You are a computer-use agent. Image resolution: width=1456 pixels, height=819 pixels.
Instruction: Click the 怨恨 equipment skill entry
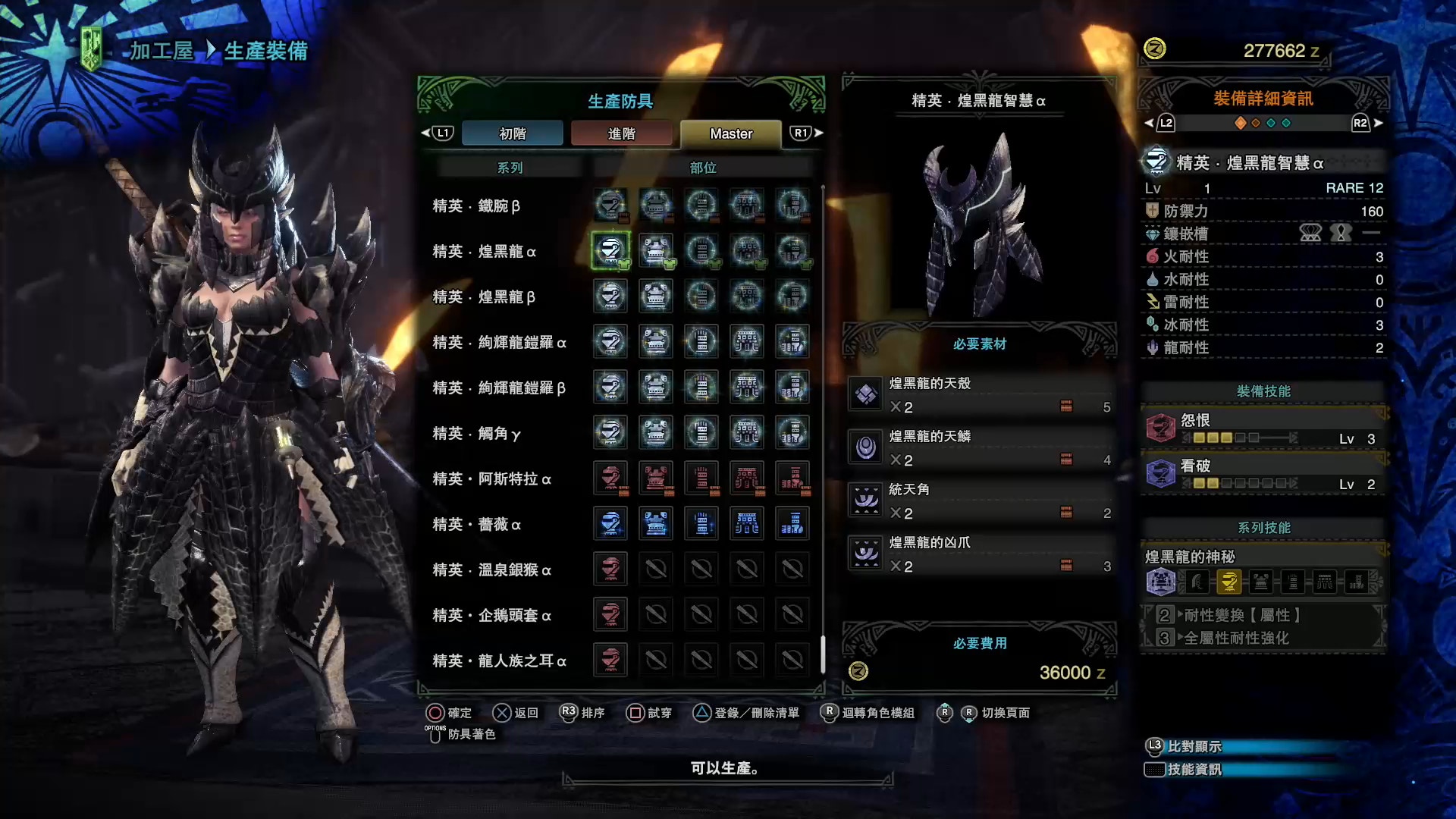1263,428
